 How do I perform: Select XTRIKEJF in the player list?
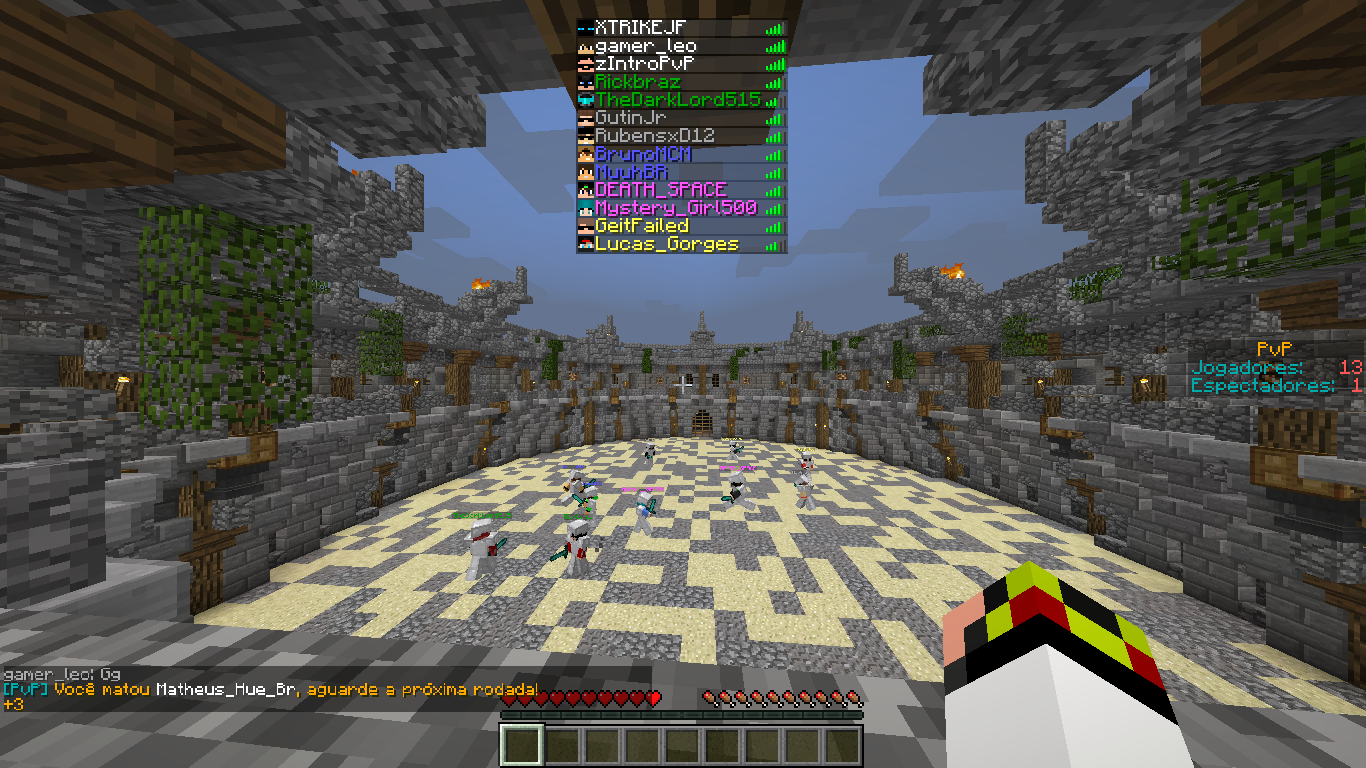641,29
